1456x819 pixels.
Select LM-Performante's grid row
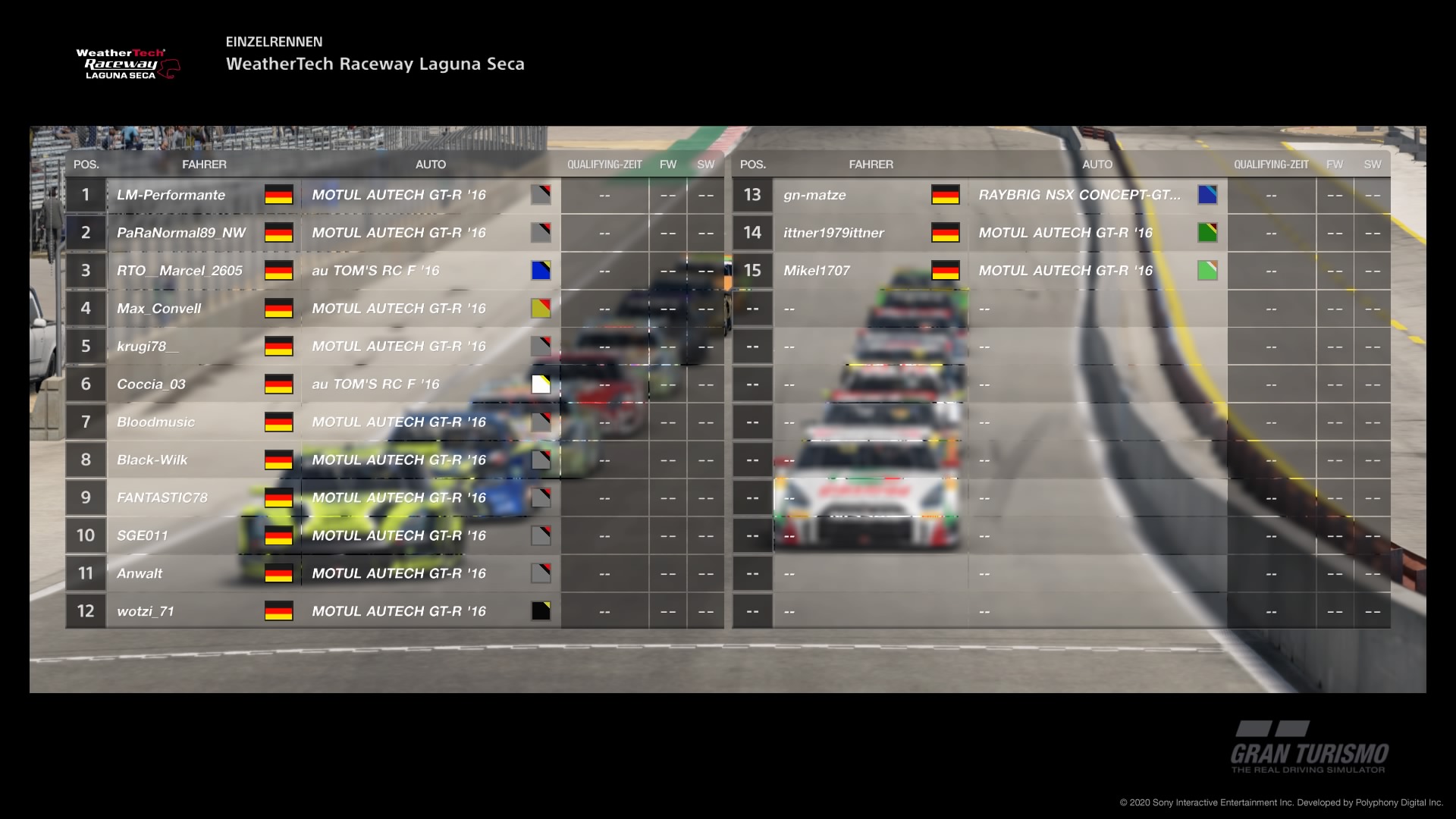point(171,195)
